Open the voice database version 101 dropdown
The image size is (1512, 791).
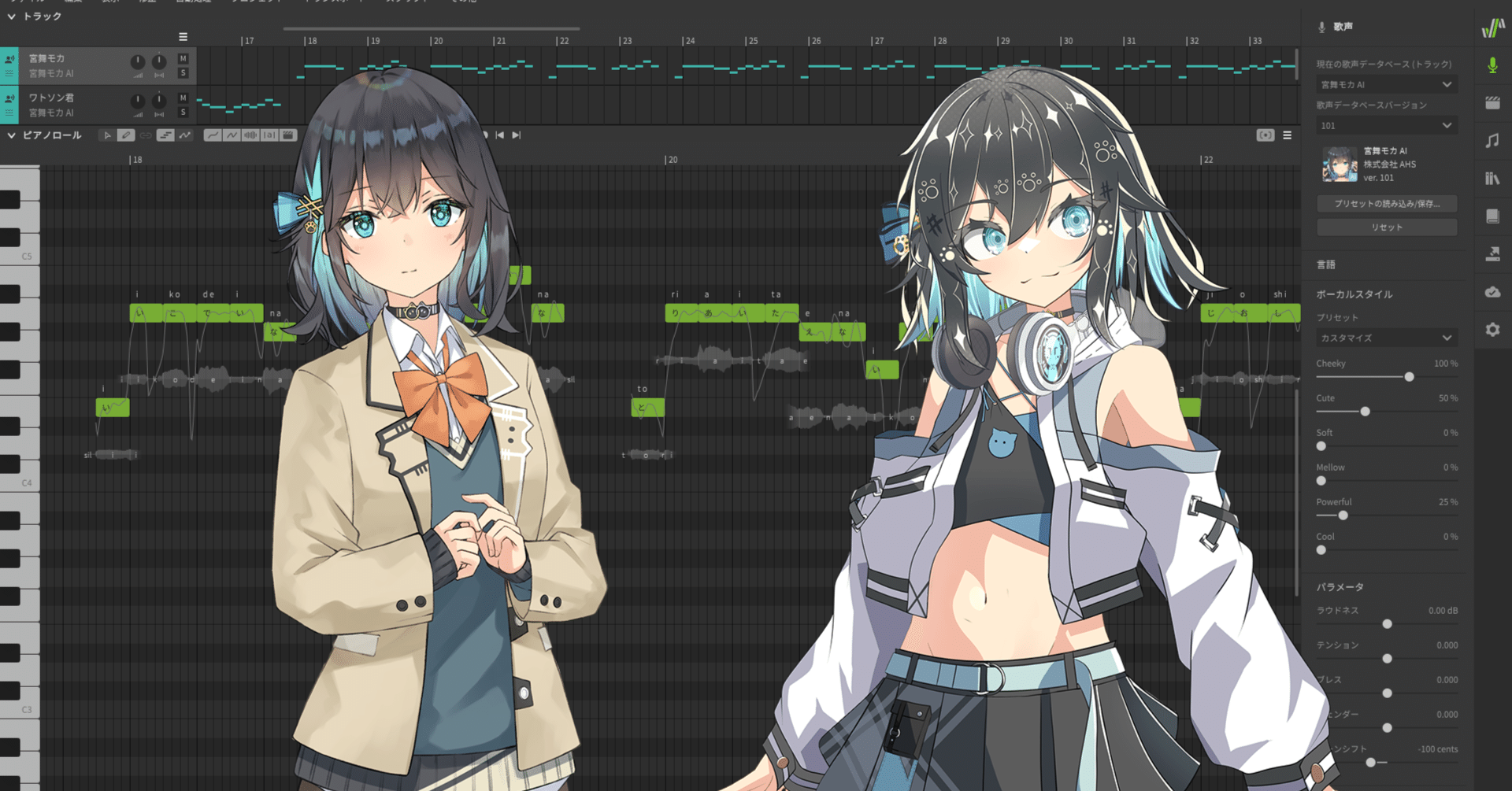point(1386,124)
